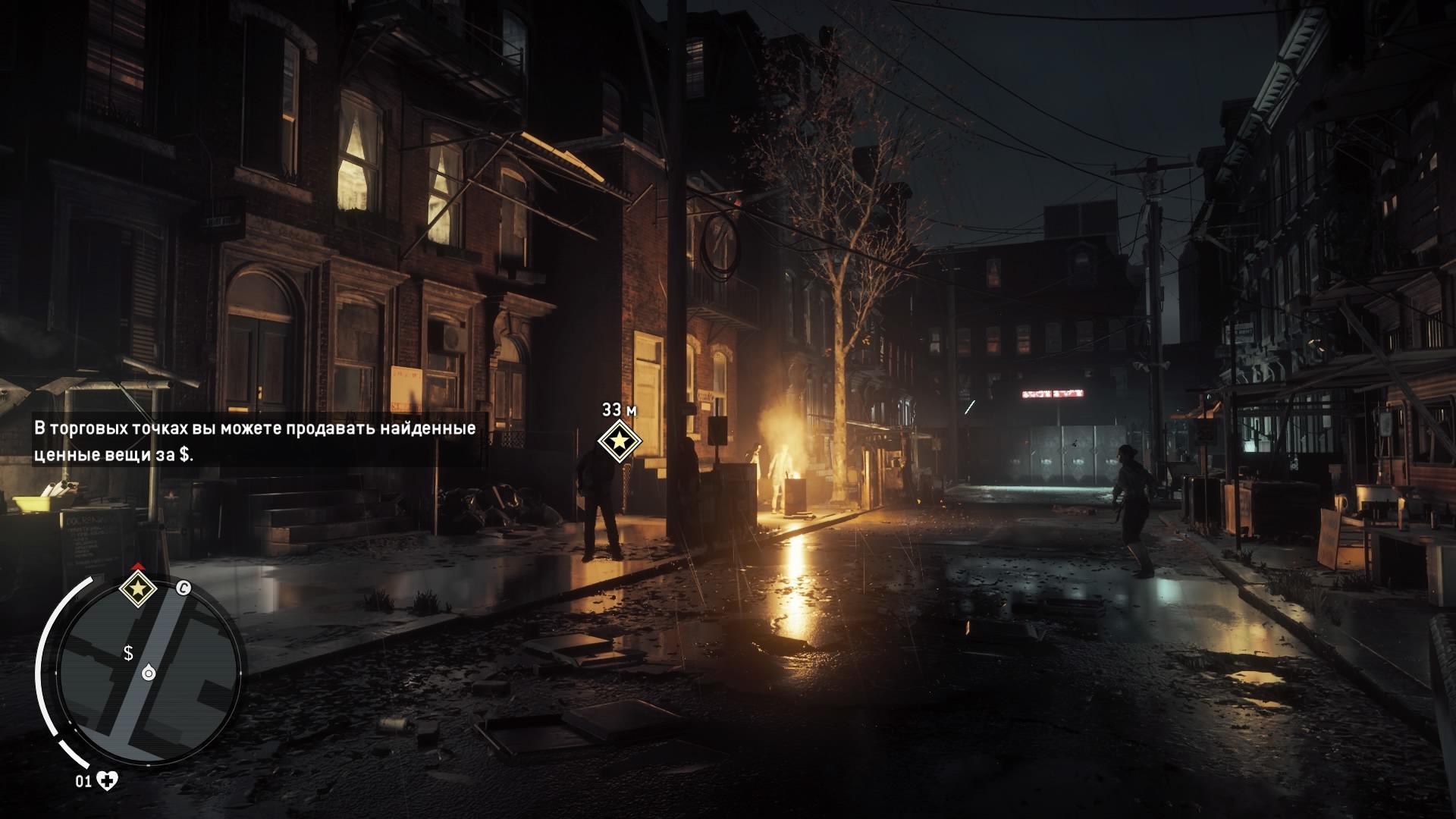Image resolution: width=1456 pixels, height=819 pixels.
Task: Click the dollar shop marker on minimap
Action: point(129,653)
